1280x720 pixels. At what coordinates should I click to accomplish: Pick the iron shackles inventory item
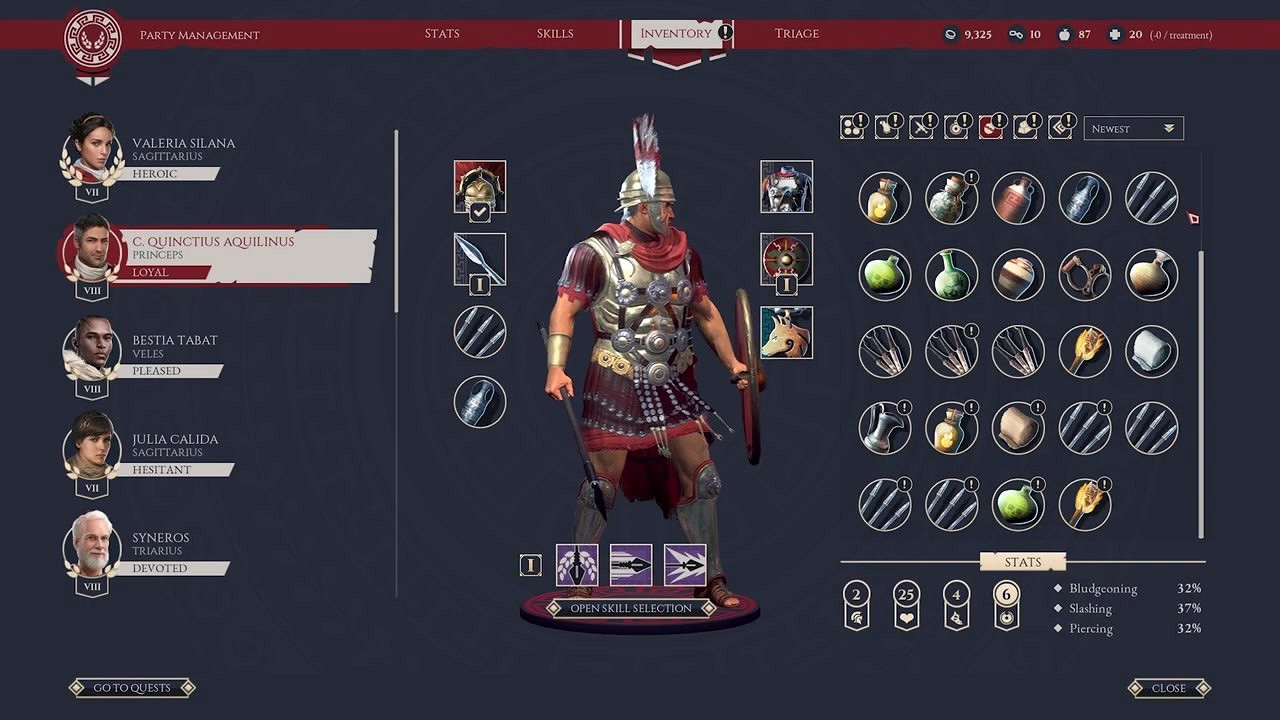point(1084,274)
